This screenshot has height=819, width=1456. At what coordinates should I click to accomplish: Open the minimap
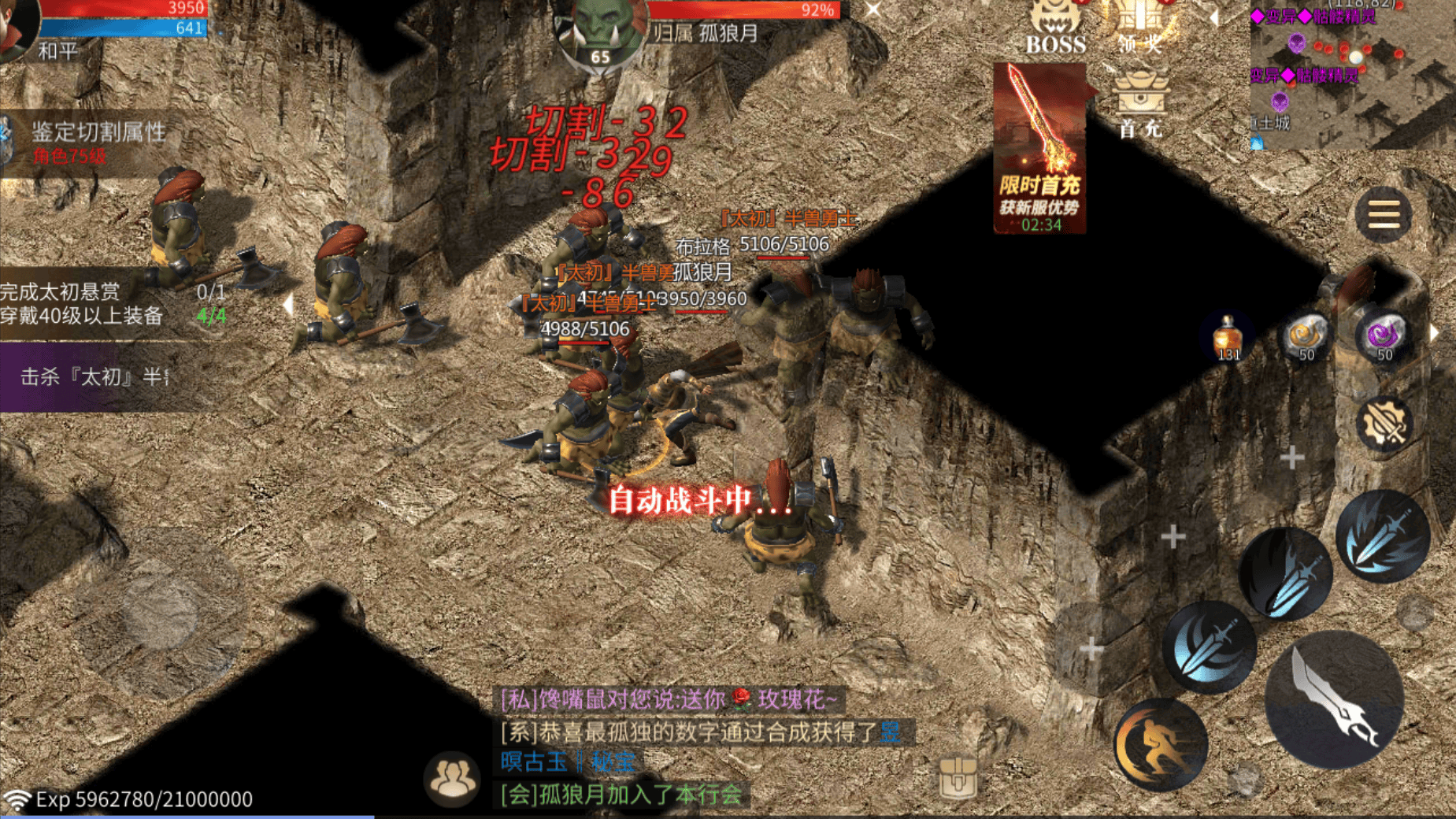[x=1351, y=75]
